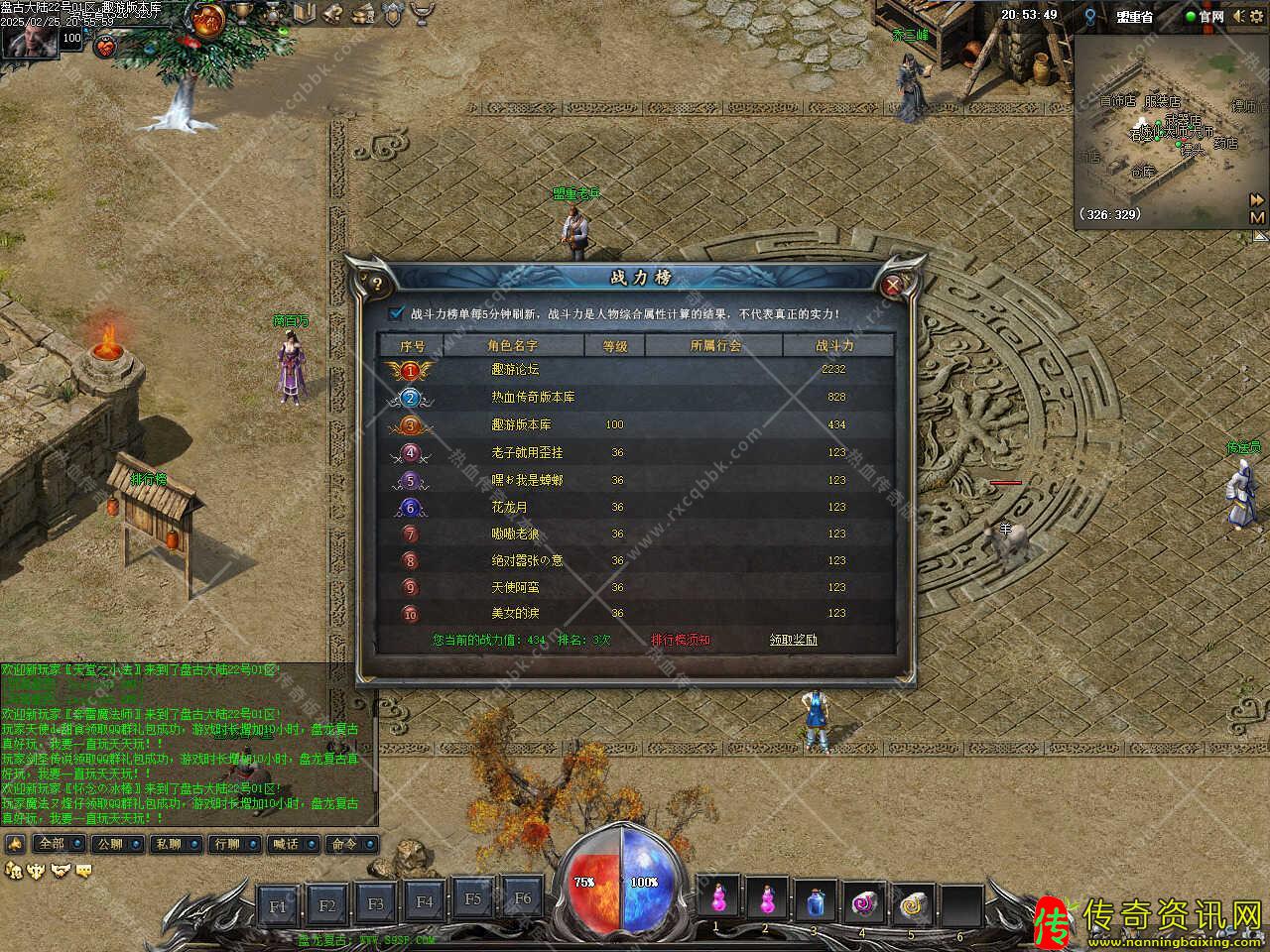Switch to the 喊话 shout channel
1270x952 pixels.
(286, 844)
